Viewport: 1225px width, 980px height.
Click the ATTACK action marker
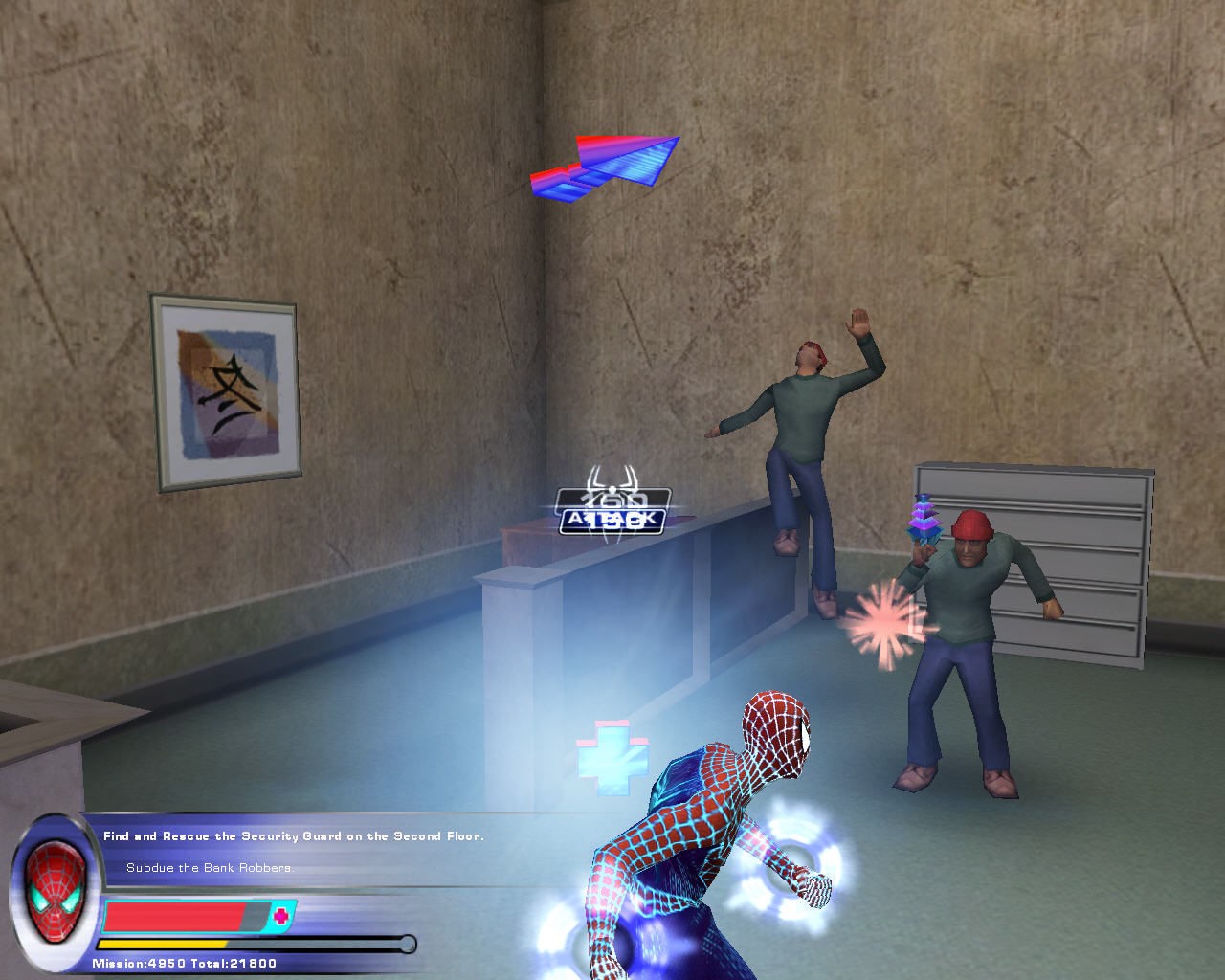coord(612,520)
